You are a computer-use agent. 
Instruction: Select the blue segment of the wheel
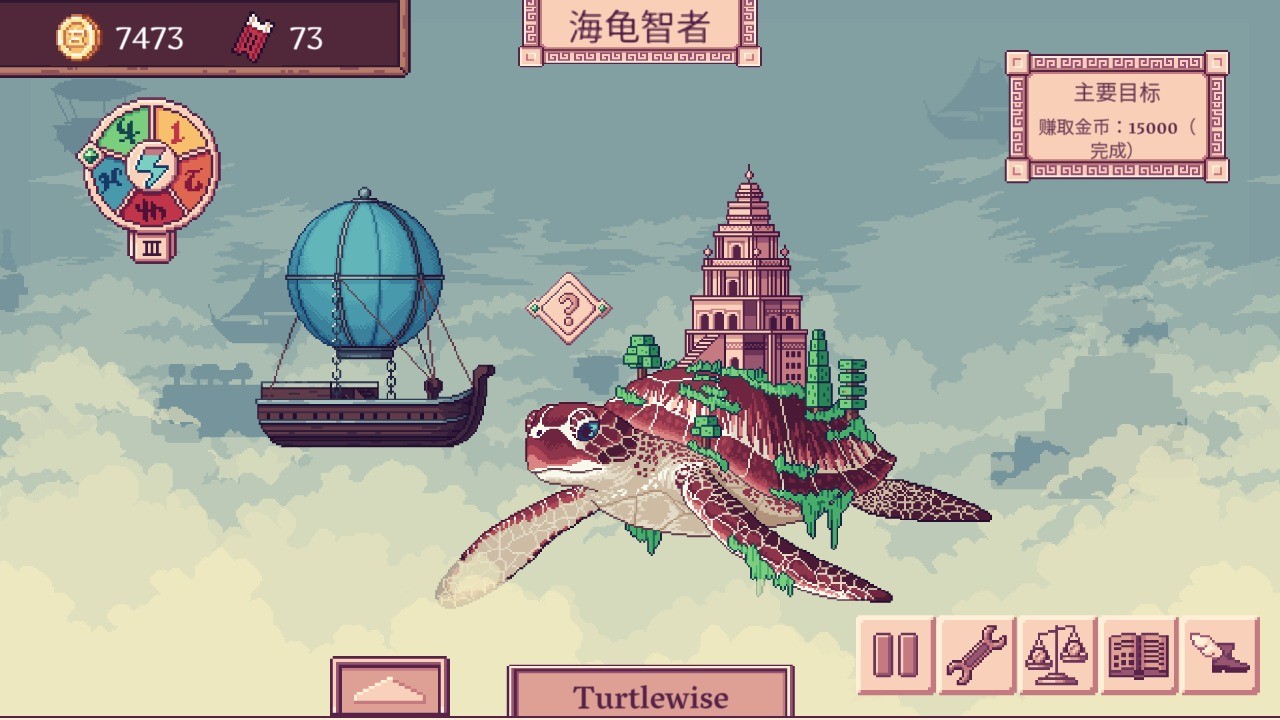tap(109, 182)
